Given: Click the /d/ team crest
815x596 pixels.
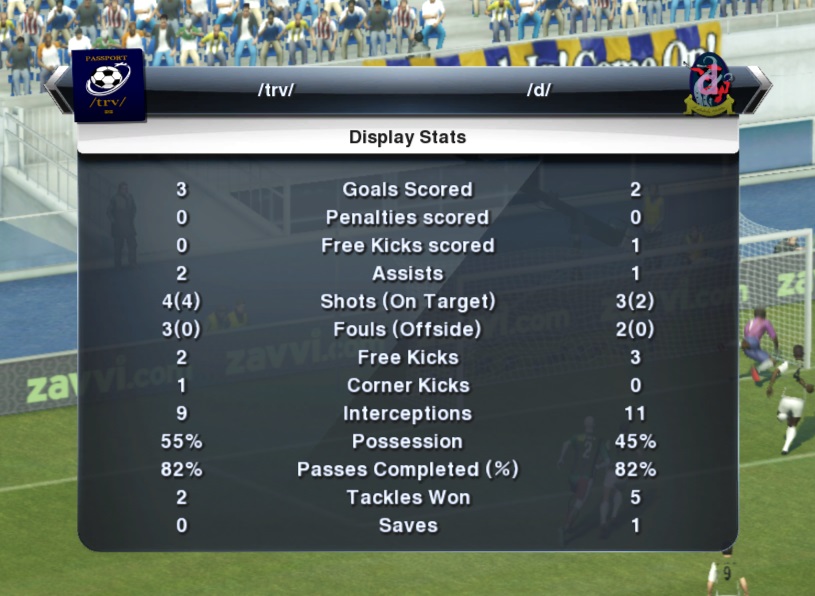Looking at the screenshot, I should pos(708,85).
